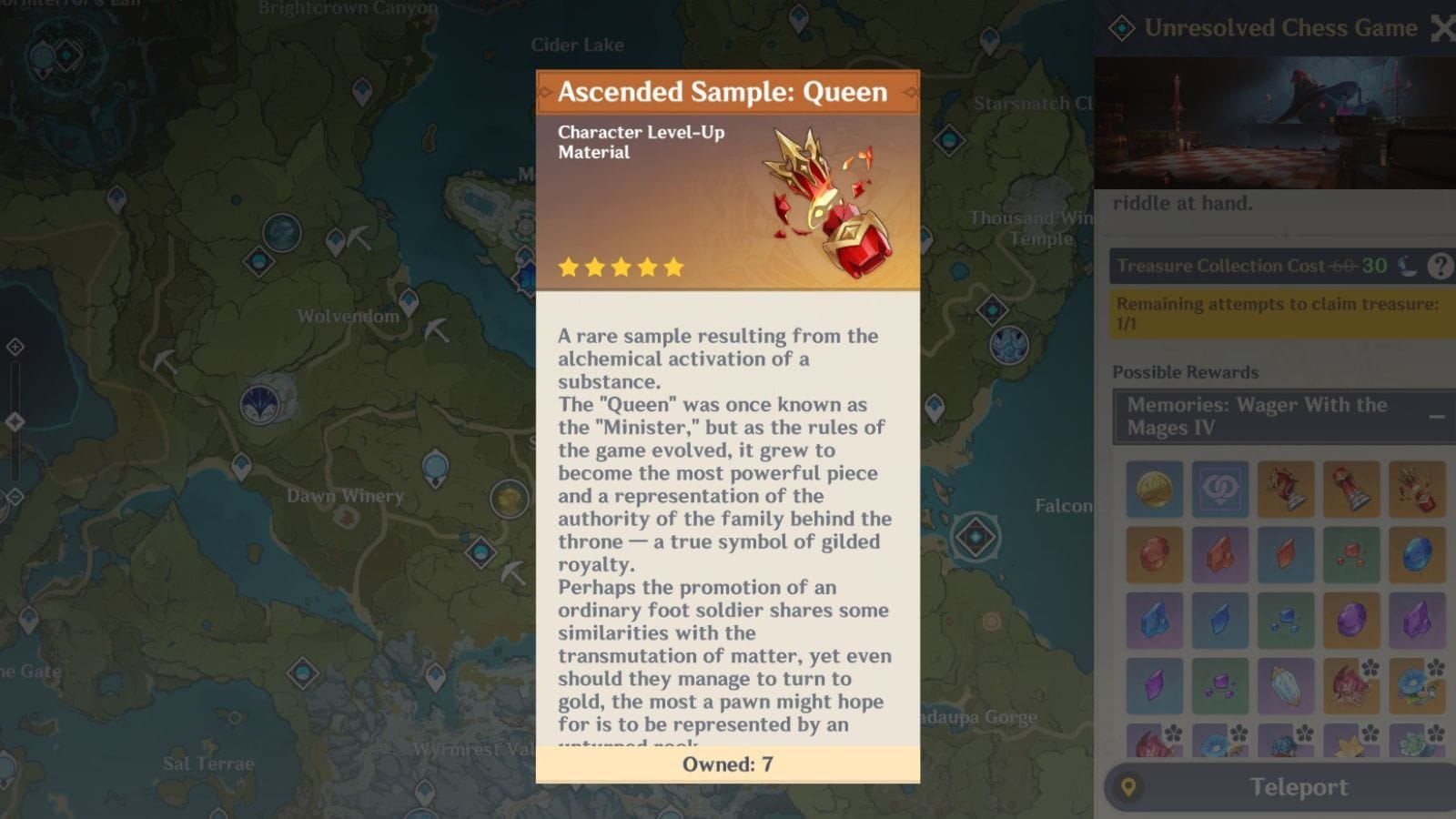Viewport: 1456px width, 819px height.
Task: Click the location pin icon on the Teleport button
Action: point(1128,787)
